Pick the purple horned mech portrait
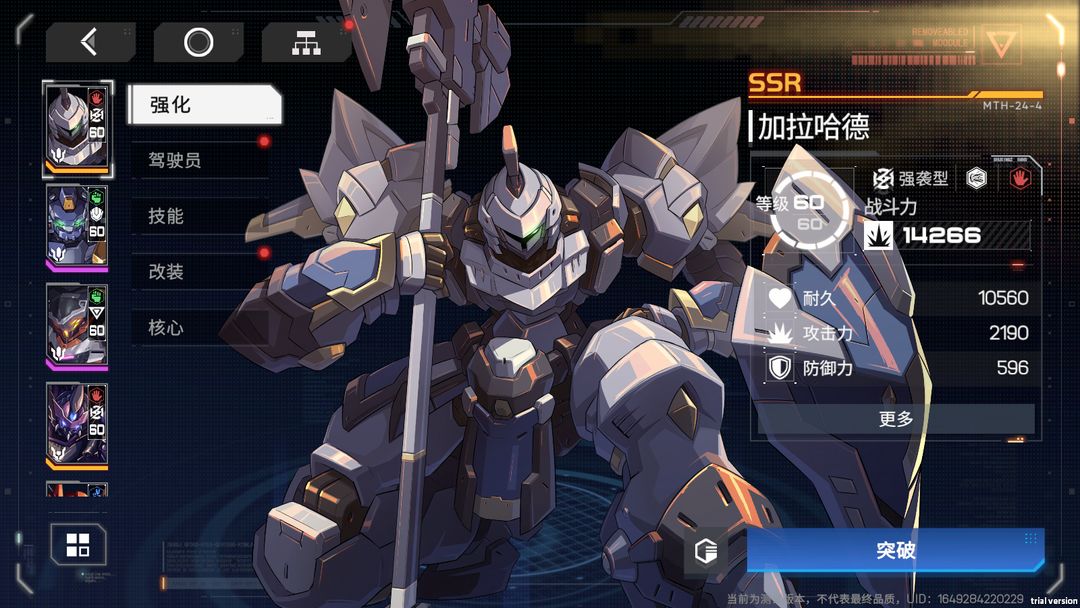 click(x=77, y=424)
